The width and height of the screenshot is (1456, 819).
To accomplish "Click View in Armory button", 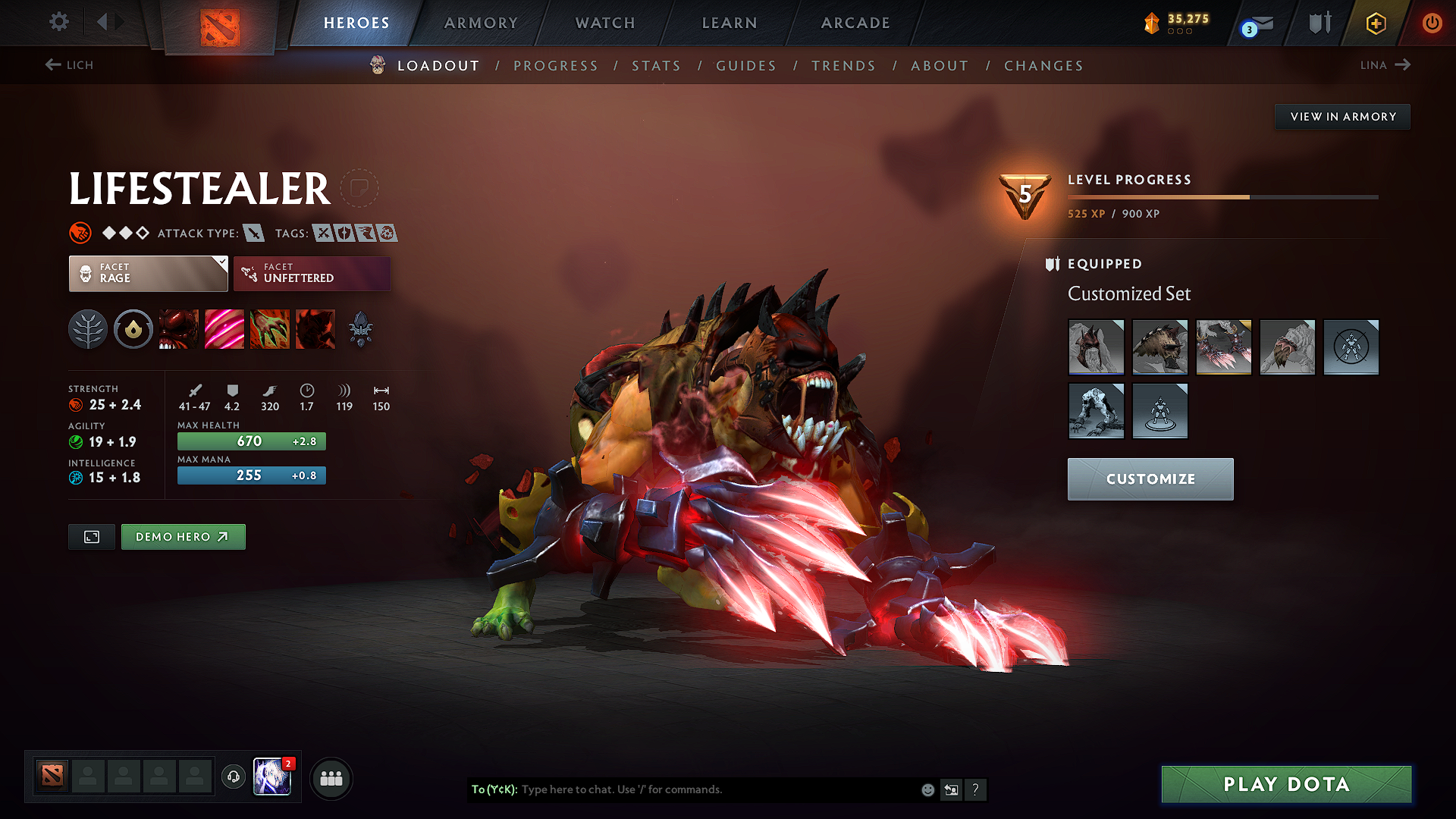I will pyautogui.click(x=1342, y=117).
